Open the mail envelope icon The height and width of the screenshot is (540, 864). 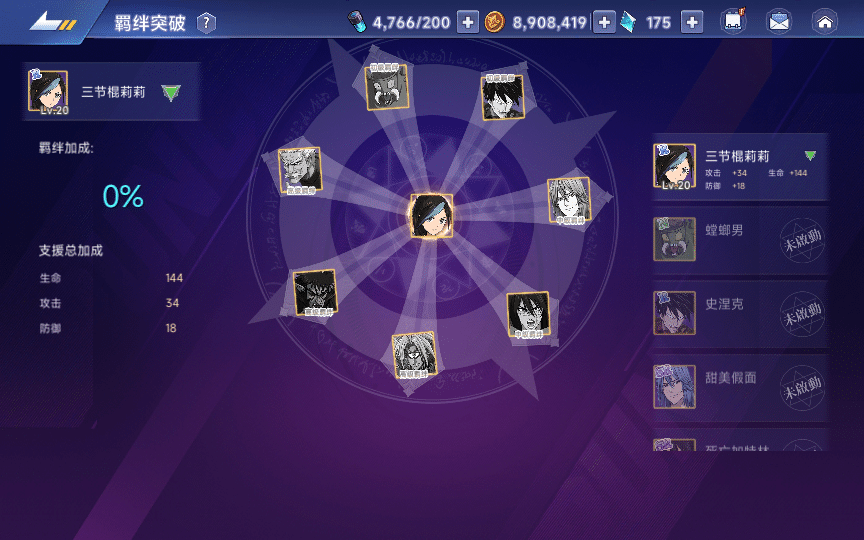coord(779,22)
